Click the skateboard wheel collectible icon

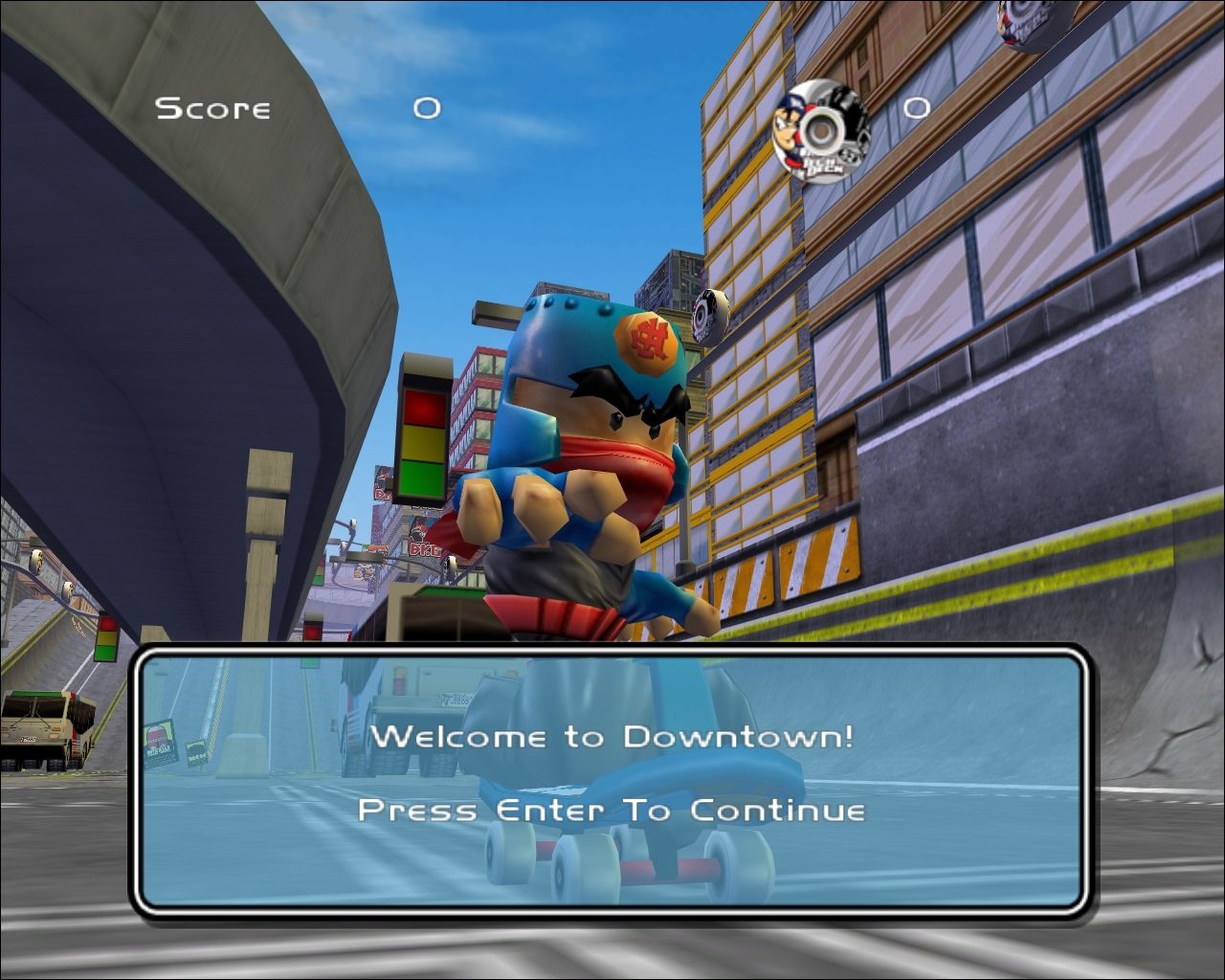(821, 128)
